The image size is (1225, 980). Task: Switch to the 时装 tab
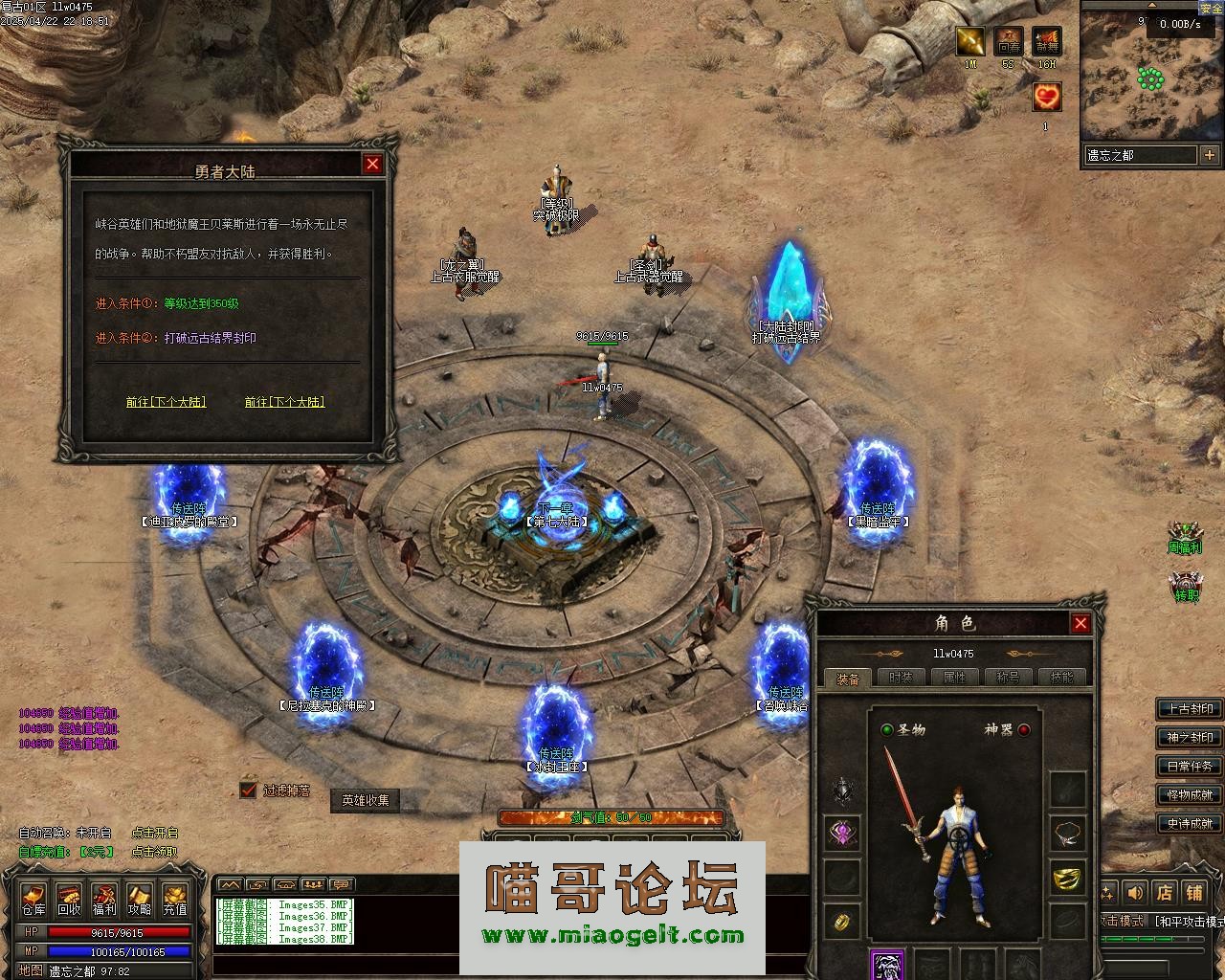pyautogui.click(x=901, y=678)
